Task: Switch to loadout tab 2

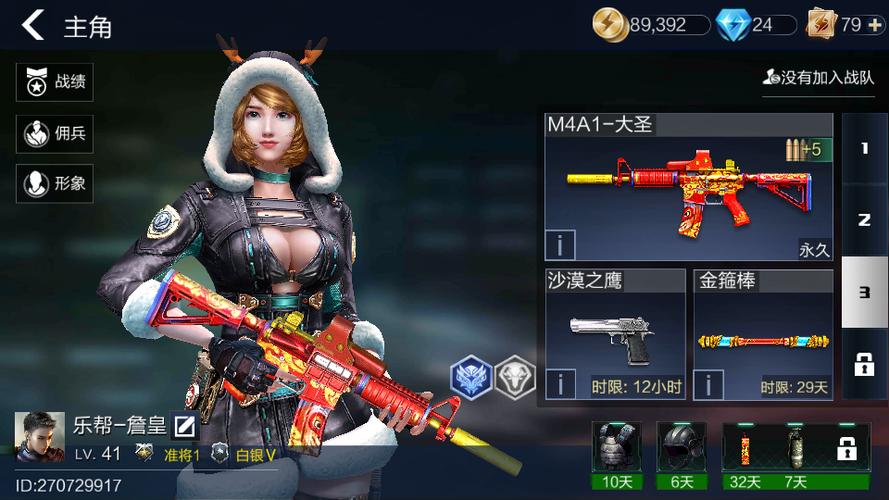Action: click(864, 220)
